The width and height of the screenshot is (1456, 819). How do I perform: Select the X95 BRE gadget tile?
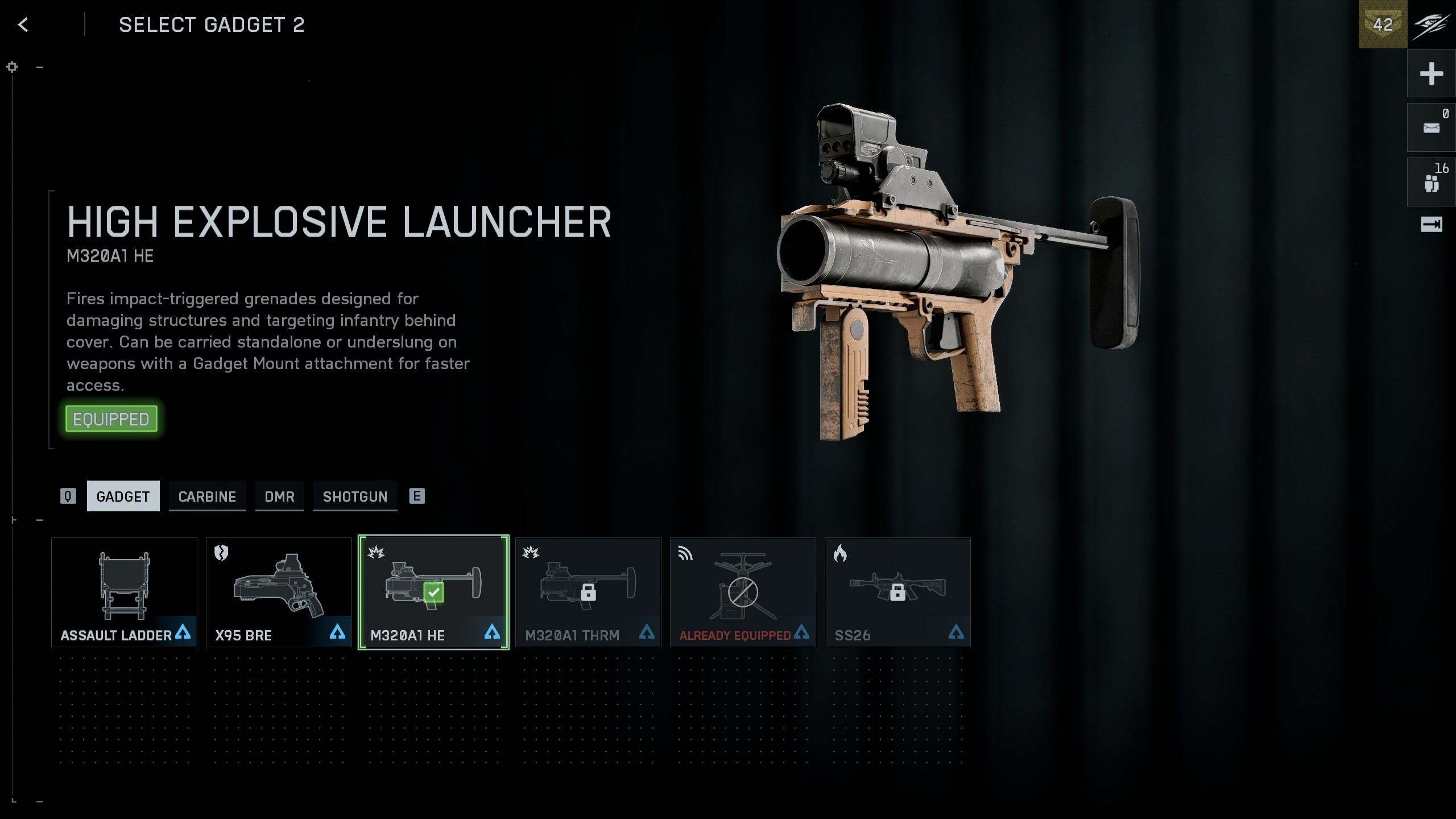pyautogui.click(x=279, y=592)
